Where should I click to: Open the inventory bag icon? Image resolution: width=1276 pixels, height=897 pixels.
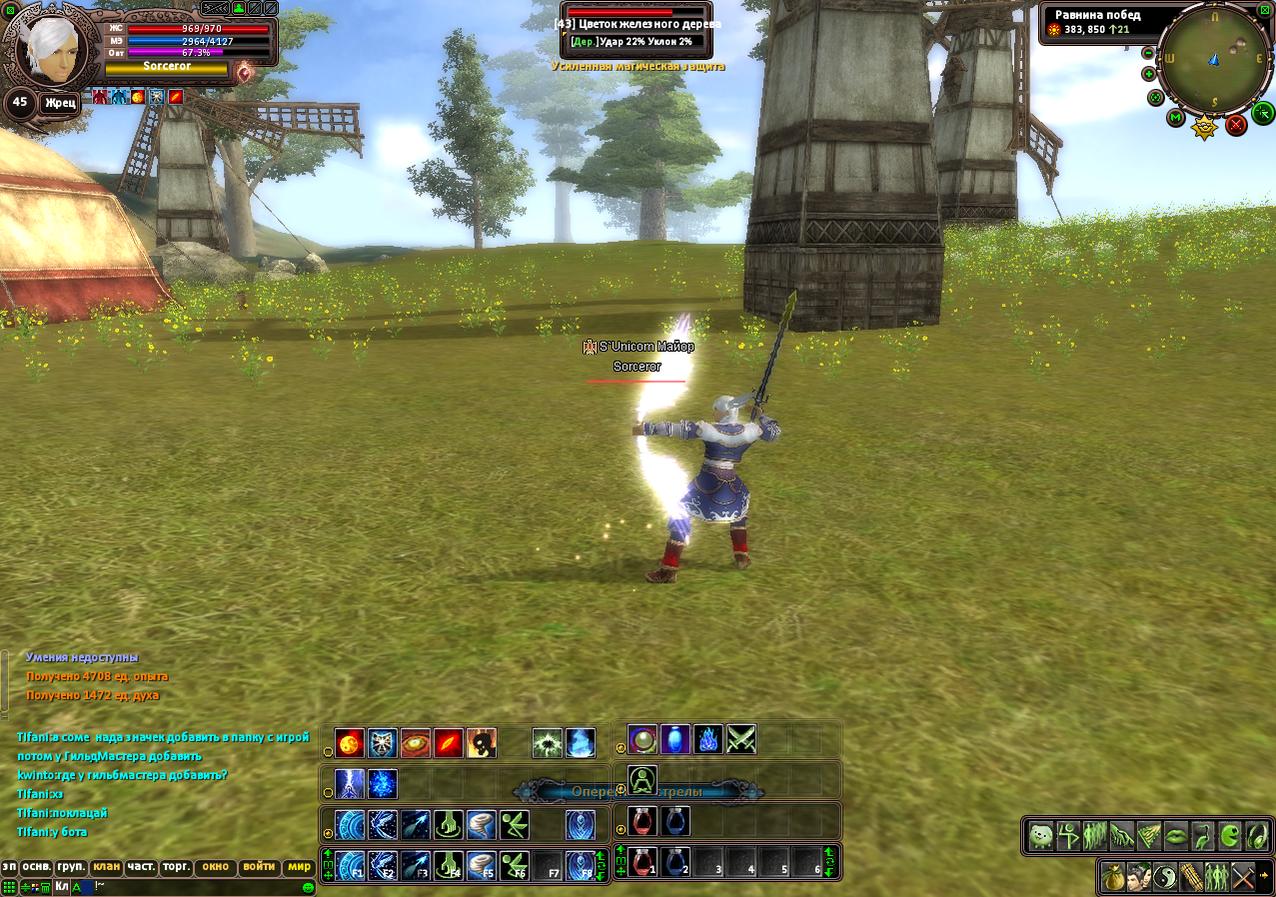1113,877
